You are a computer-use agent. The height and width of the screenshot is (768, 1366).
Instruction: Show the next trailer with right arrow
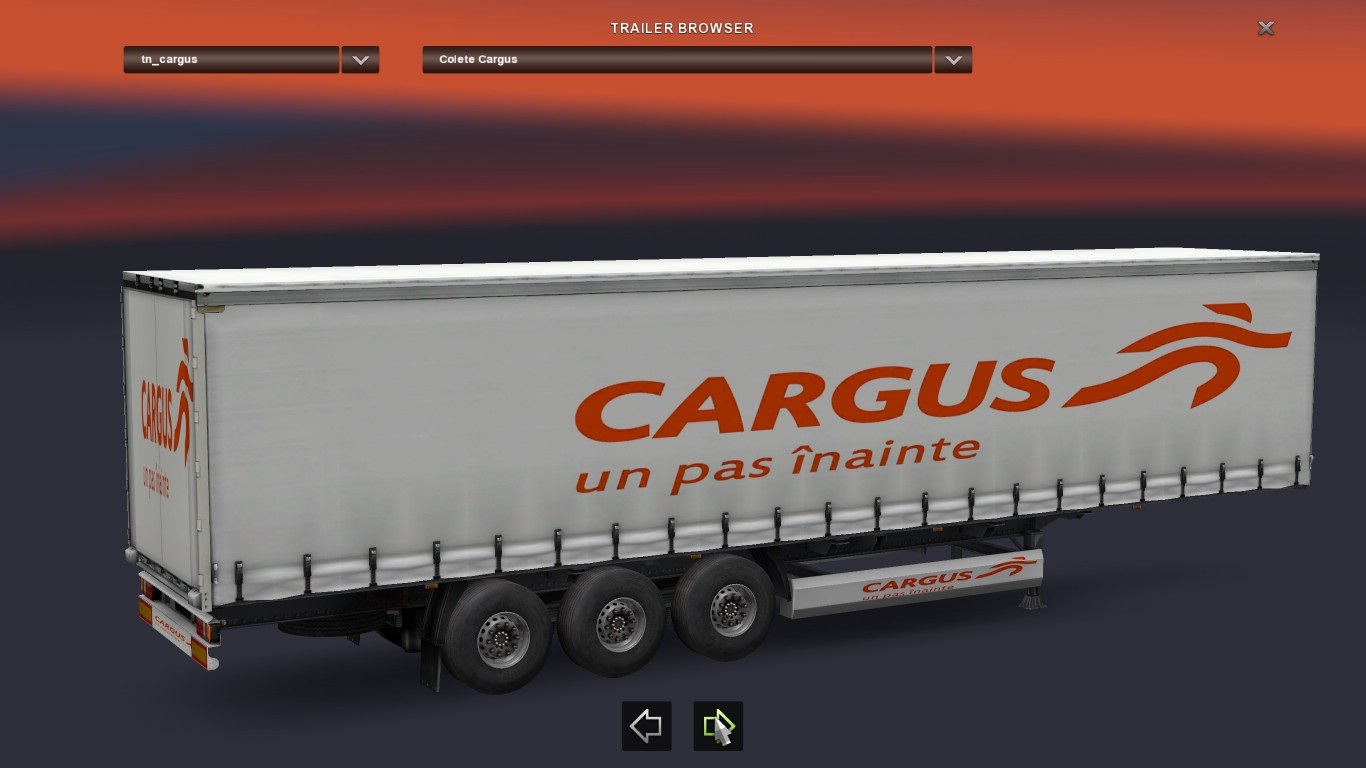pos(717,726)
